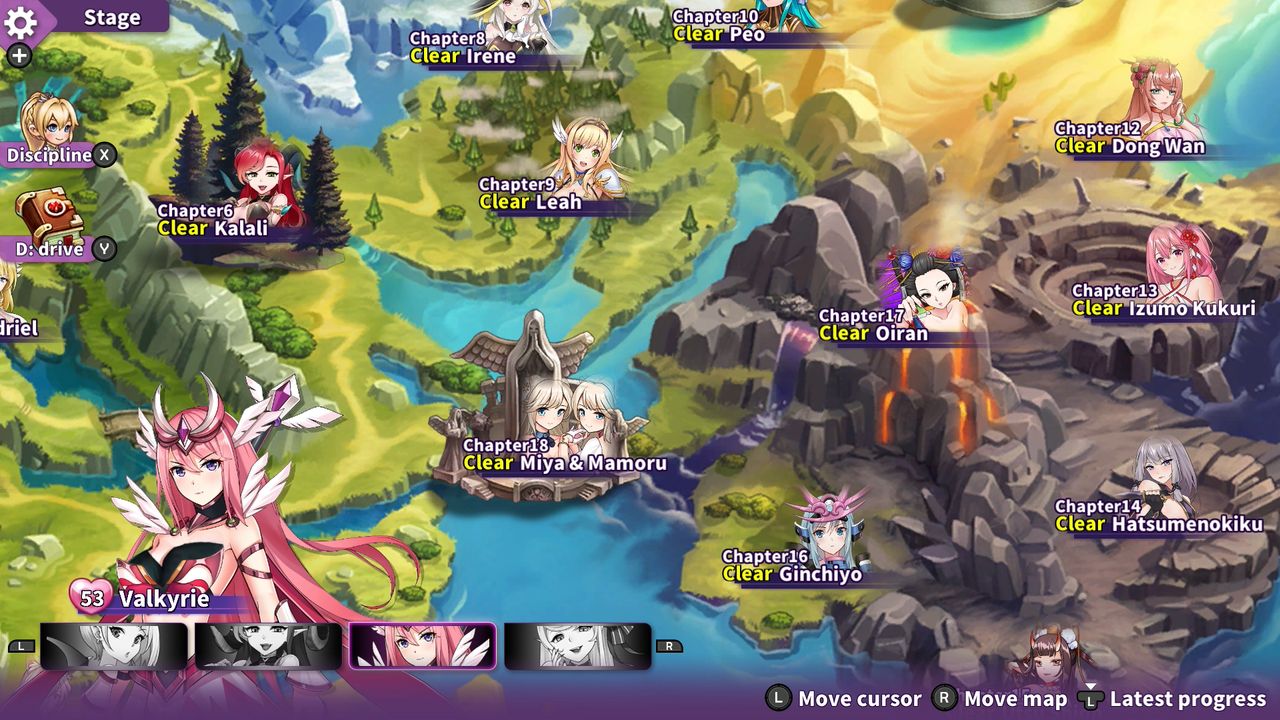Click Latest progress in the bottom right
Viewport: 1280px width, 720px height.
point(1190,698)
